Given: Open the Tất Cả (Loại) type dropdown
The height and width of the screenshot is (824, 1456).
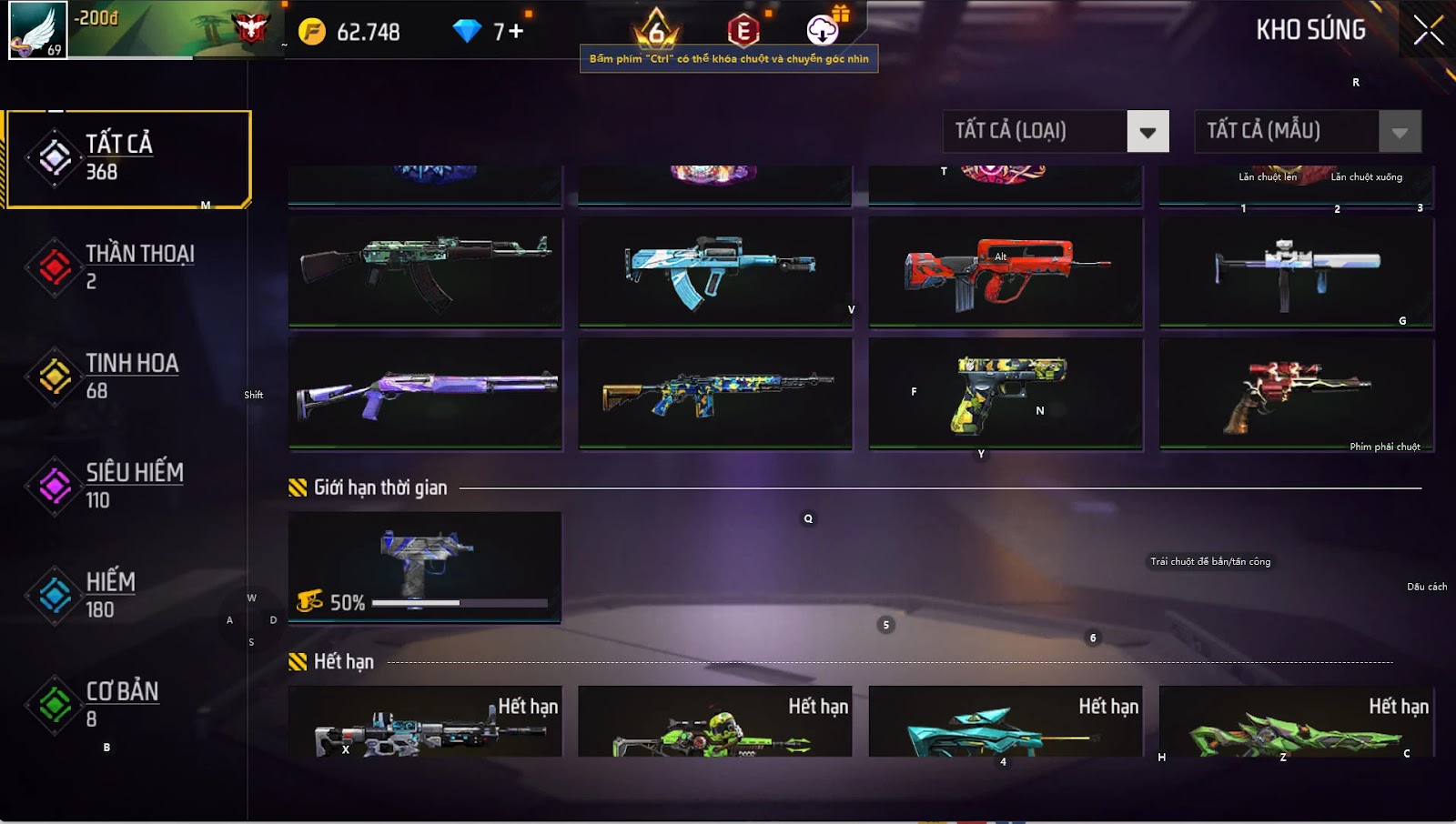Looking at the screenshot, I should [1056, 132].
